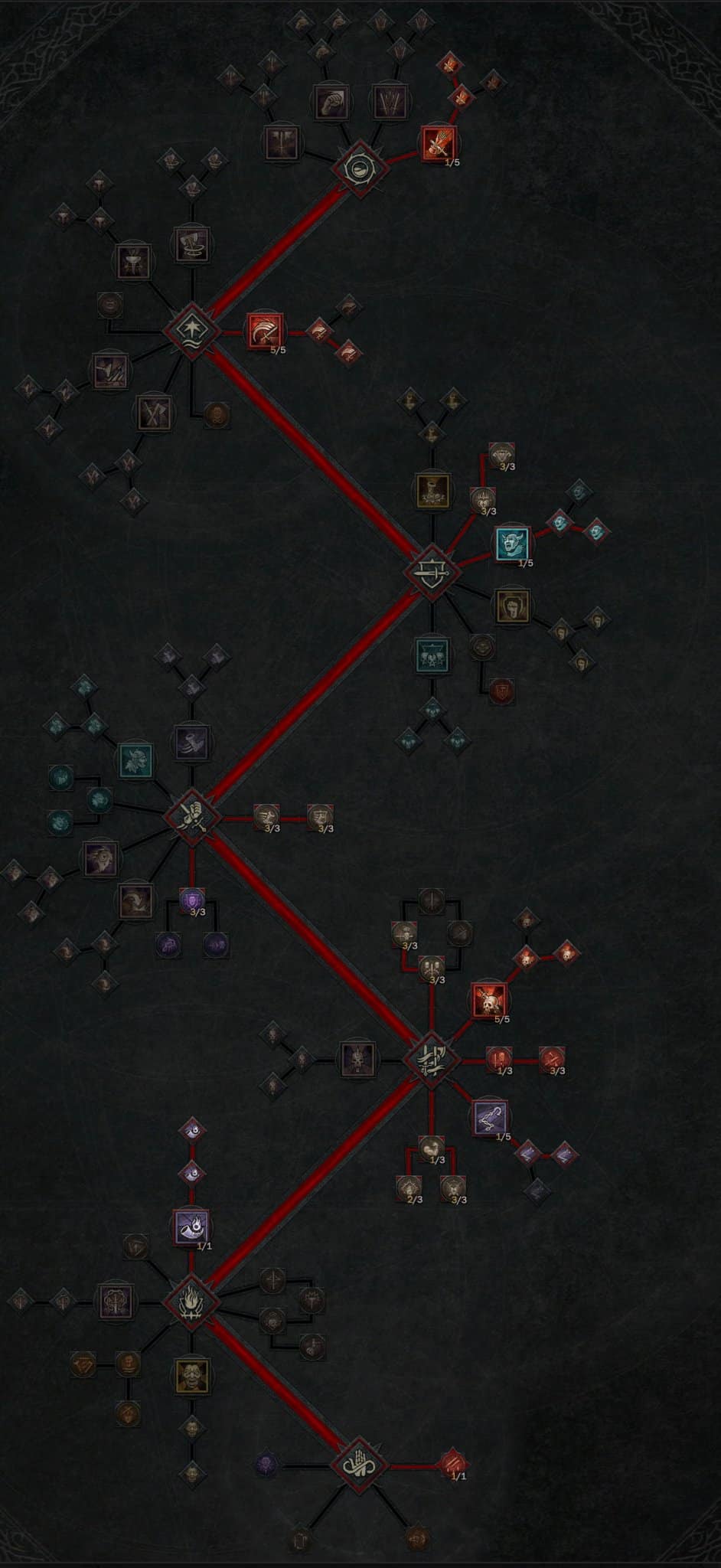Click the Weapon Mastery cluster hub node
Viewport: 721px width, 1568px height.
pyautogui.click(x=432, y=1060)
